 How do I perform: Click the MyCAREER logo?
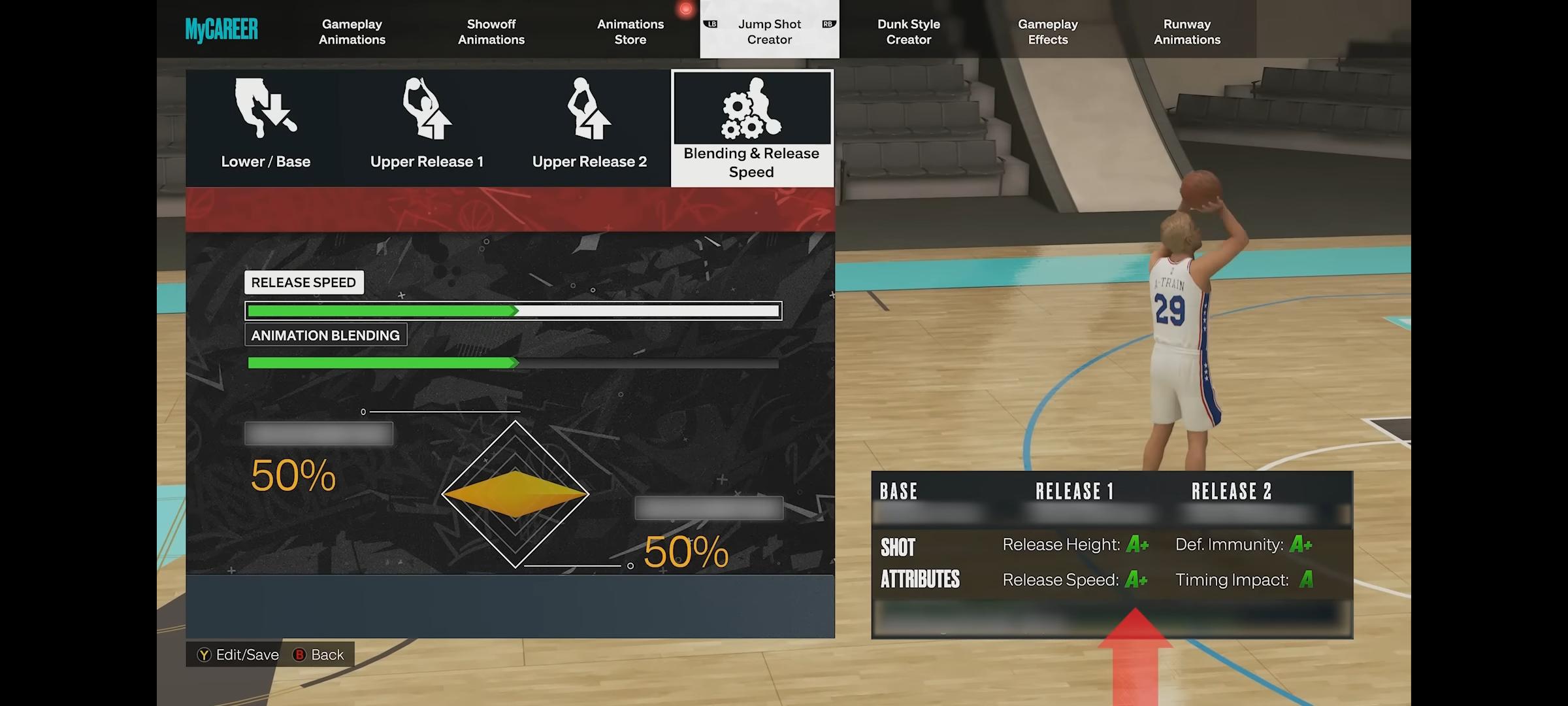[221, 29]
